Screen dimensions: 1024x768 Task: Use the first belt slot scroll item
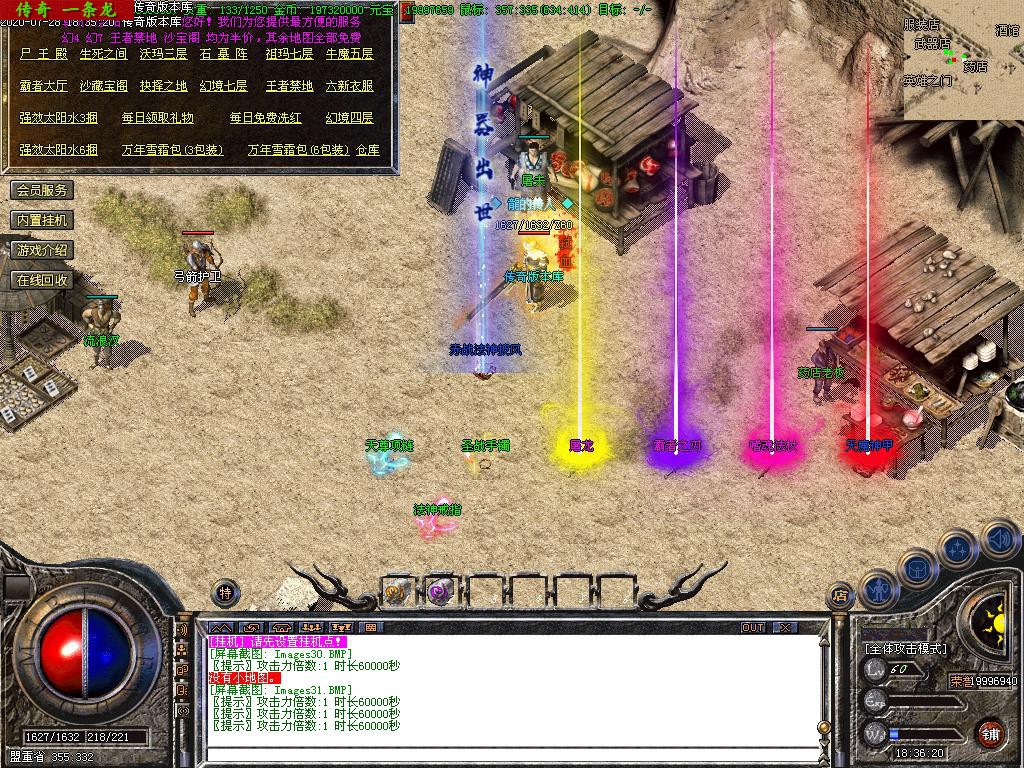[x=397, y=591]
